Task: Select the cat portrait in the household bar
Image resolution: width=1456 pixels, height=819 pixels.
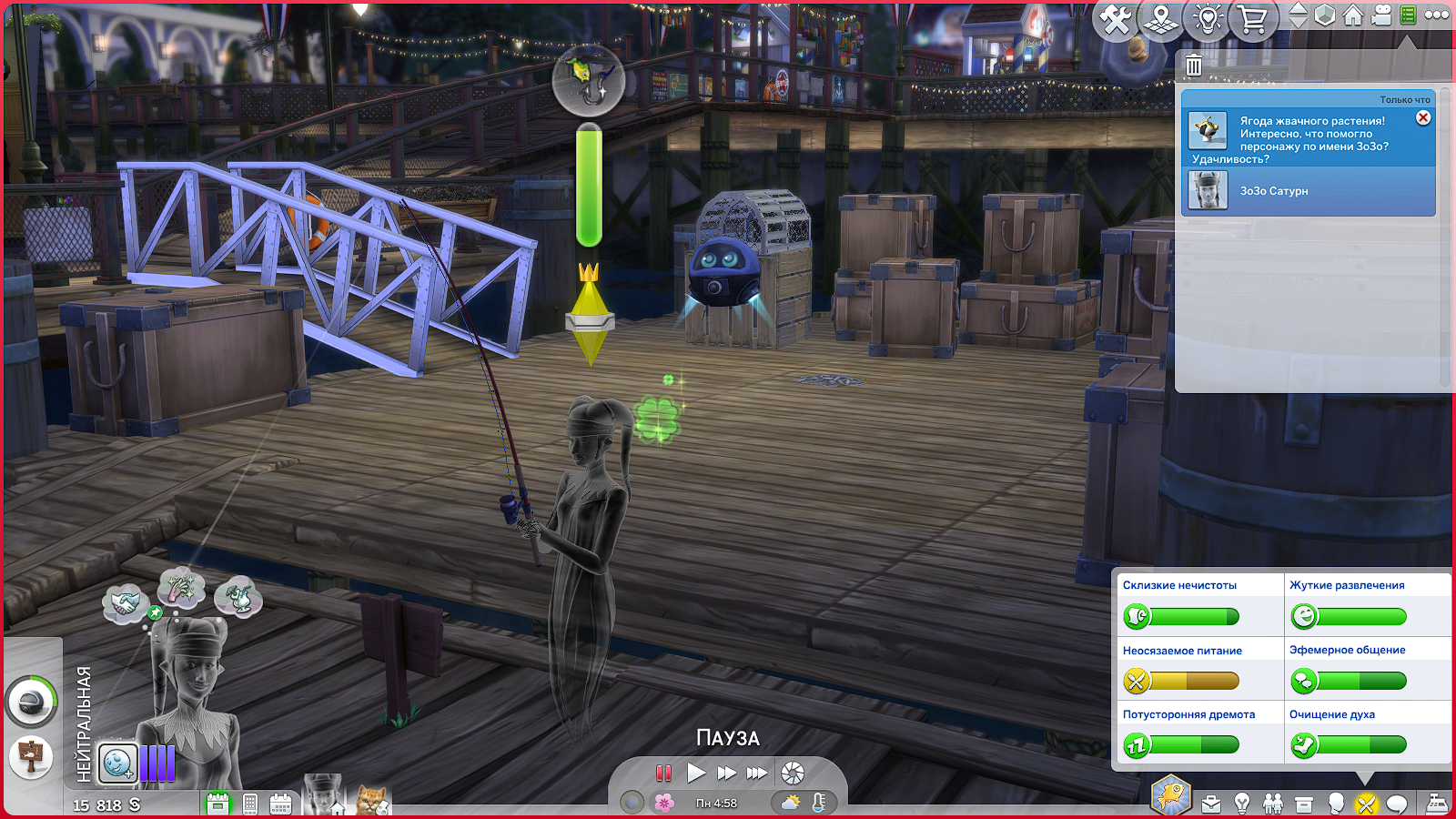Action: 373,801
